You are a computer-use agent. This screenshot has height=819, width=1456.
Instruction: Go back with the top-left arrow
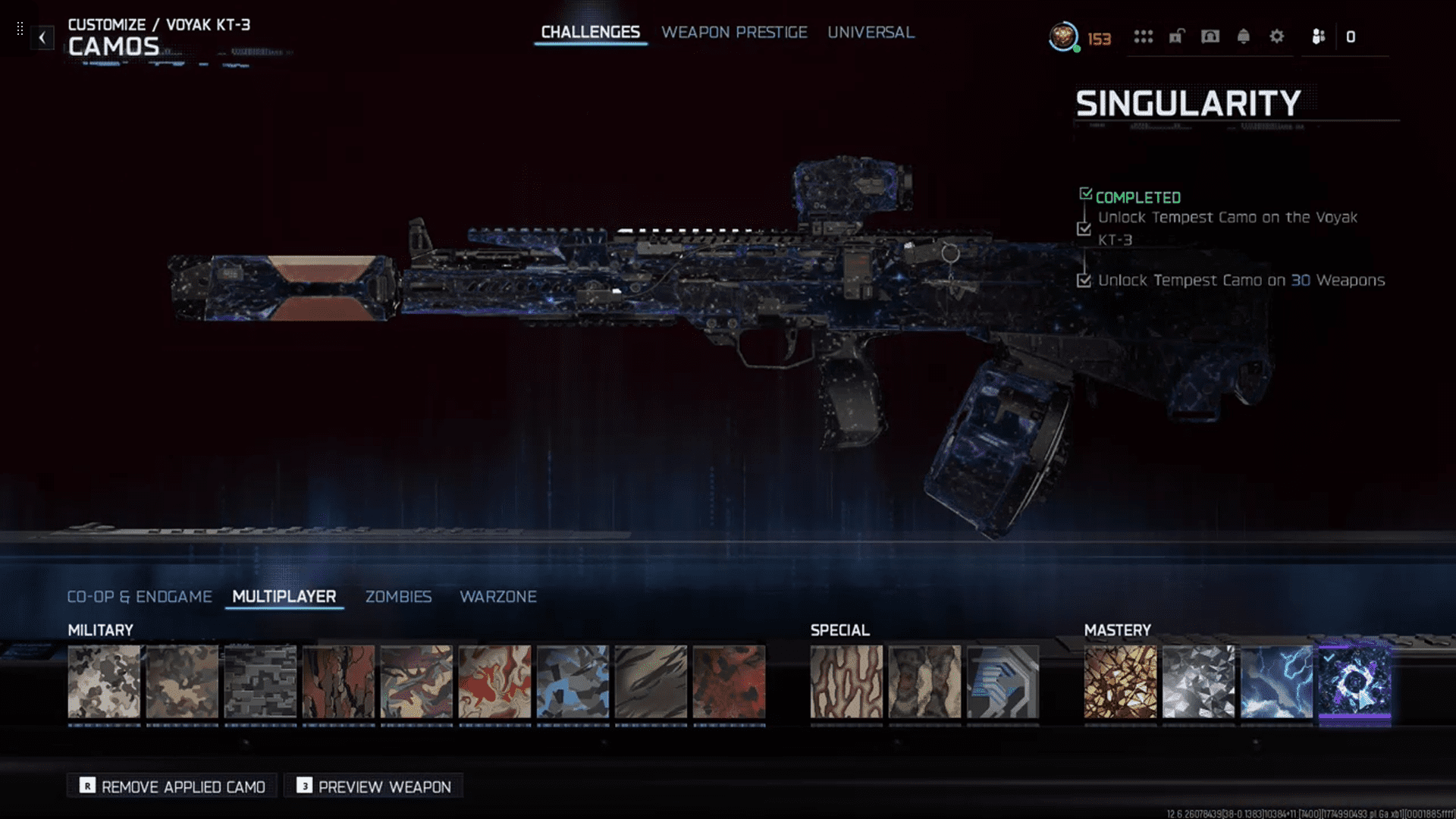[42, 37]
